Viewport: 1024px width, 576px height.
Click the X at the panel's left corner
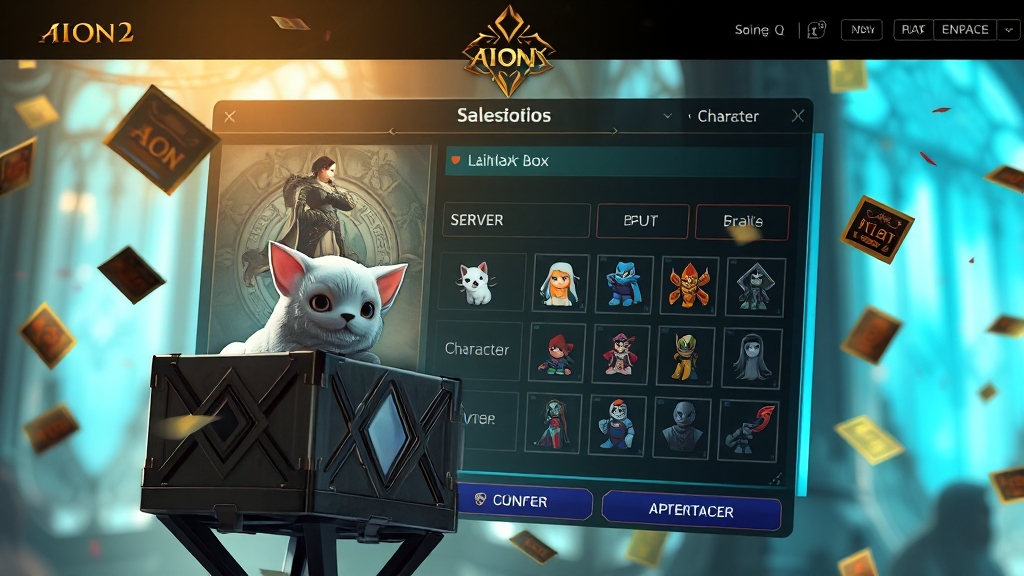pos(230,117)
